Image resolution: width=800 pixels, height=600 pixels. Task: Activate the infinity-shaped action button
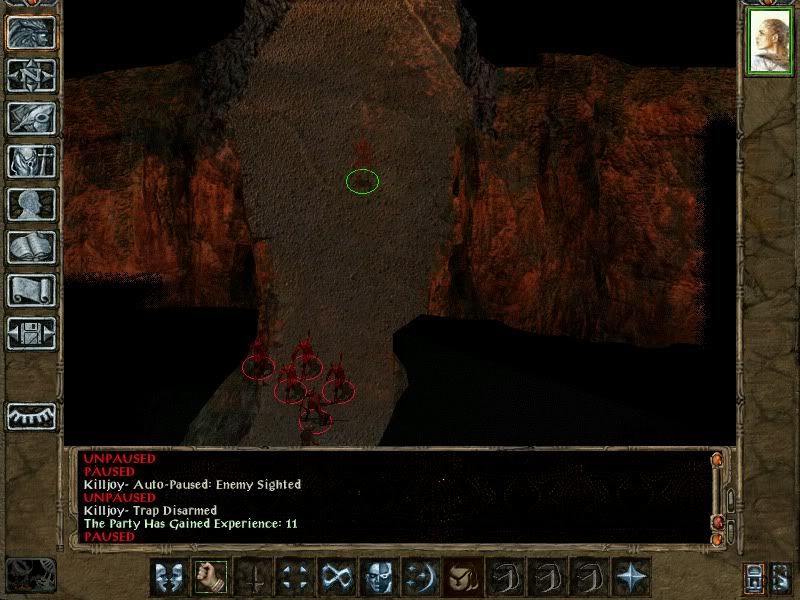335,577
